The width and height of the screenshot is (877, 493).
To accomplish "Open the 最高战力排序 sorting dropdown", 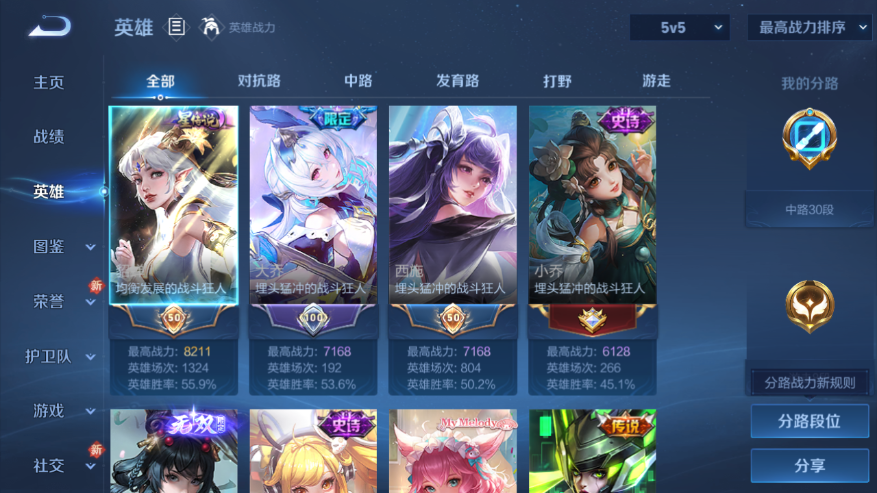I will tap(810, 28).
